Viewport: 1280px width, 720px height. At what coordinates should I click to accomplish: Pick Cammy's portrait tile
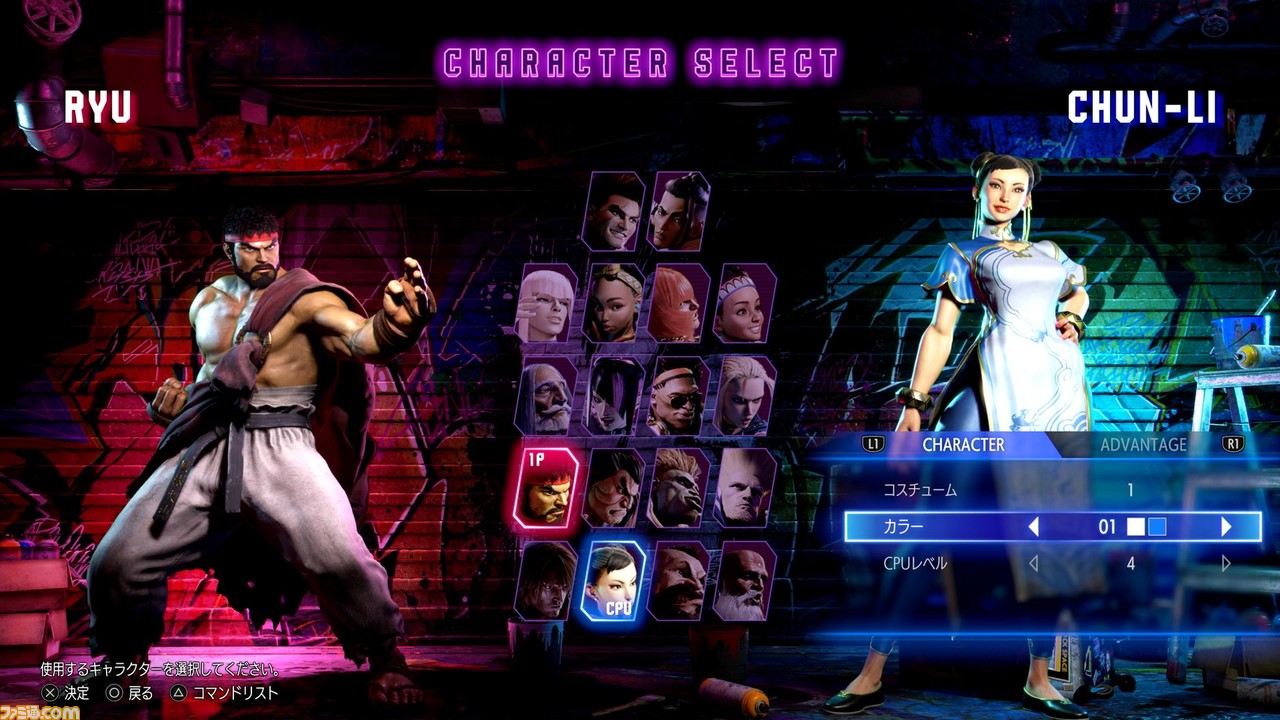(745, 395)
